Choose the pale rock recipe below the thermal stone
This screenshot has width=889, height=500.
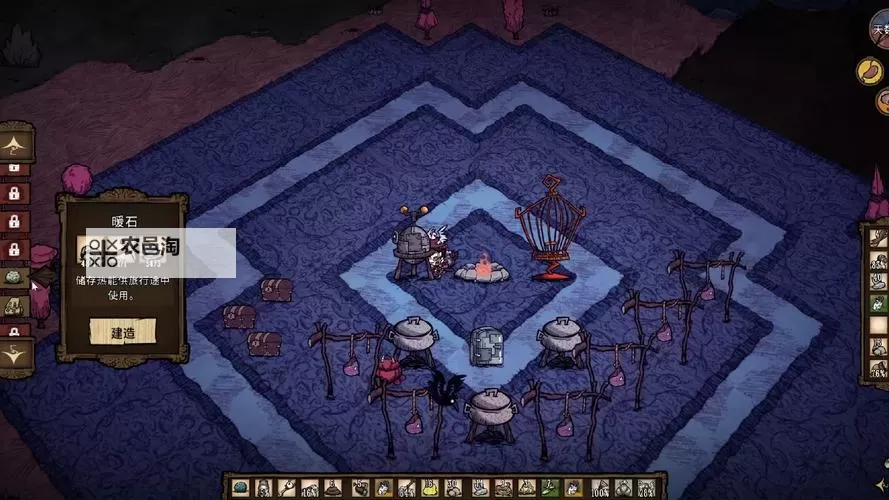pos(15,306)
